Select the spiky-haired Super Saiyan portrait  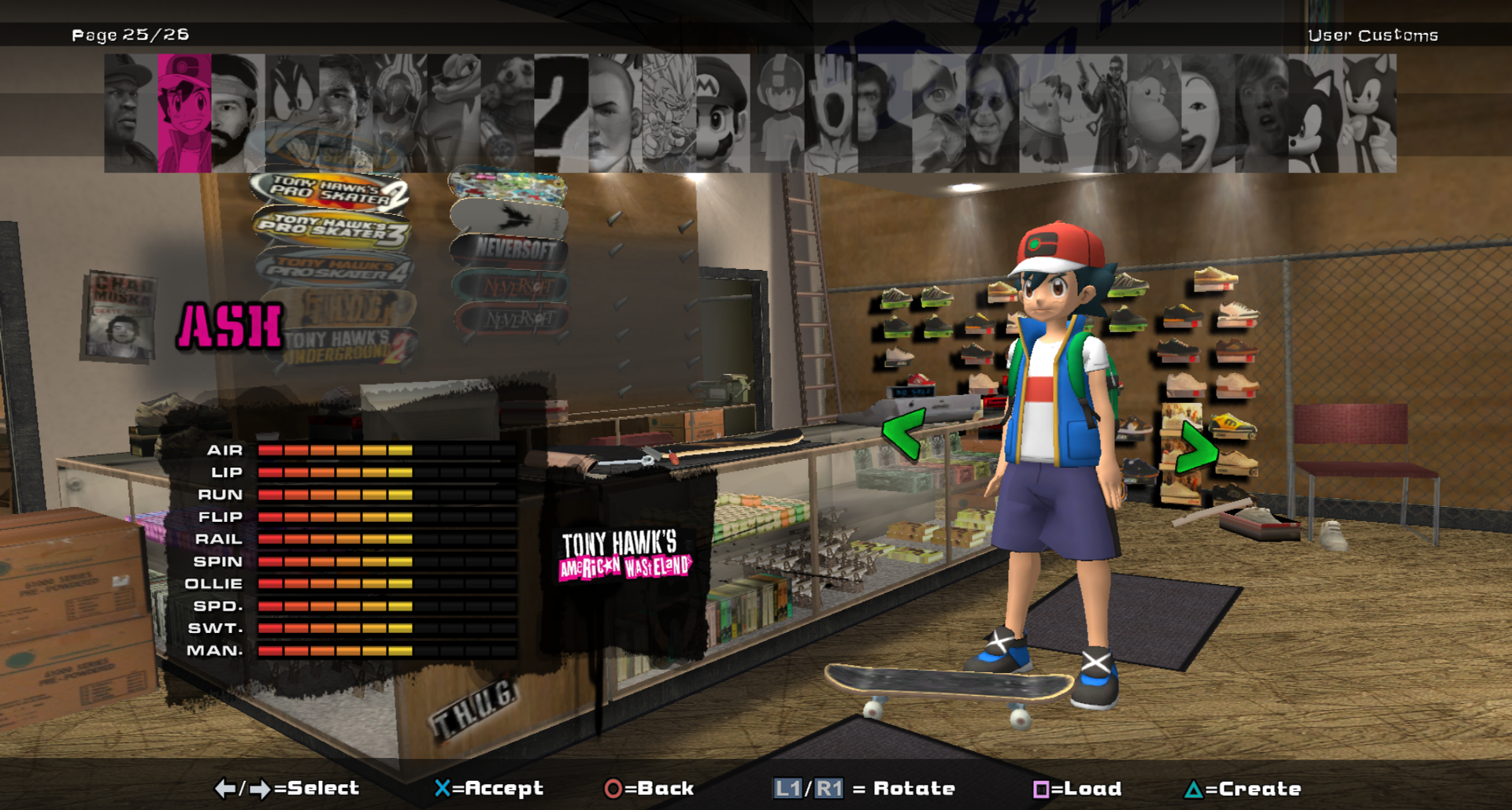669,113
